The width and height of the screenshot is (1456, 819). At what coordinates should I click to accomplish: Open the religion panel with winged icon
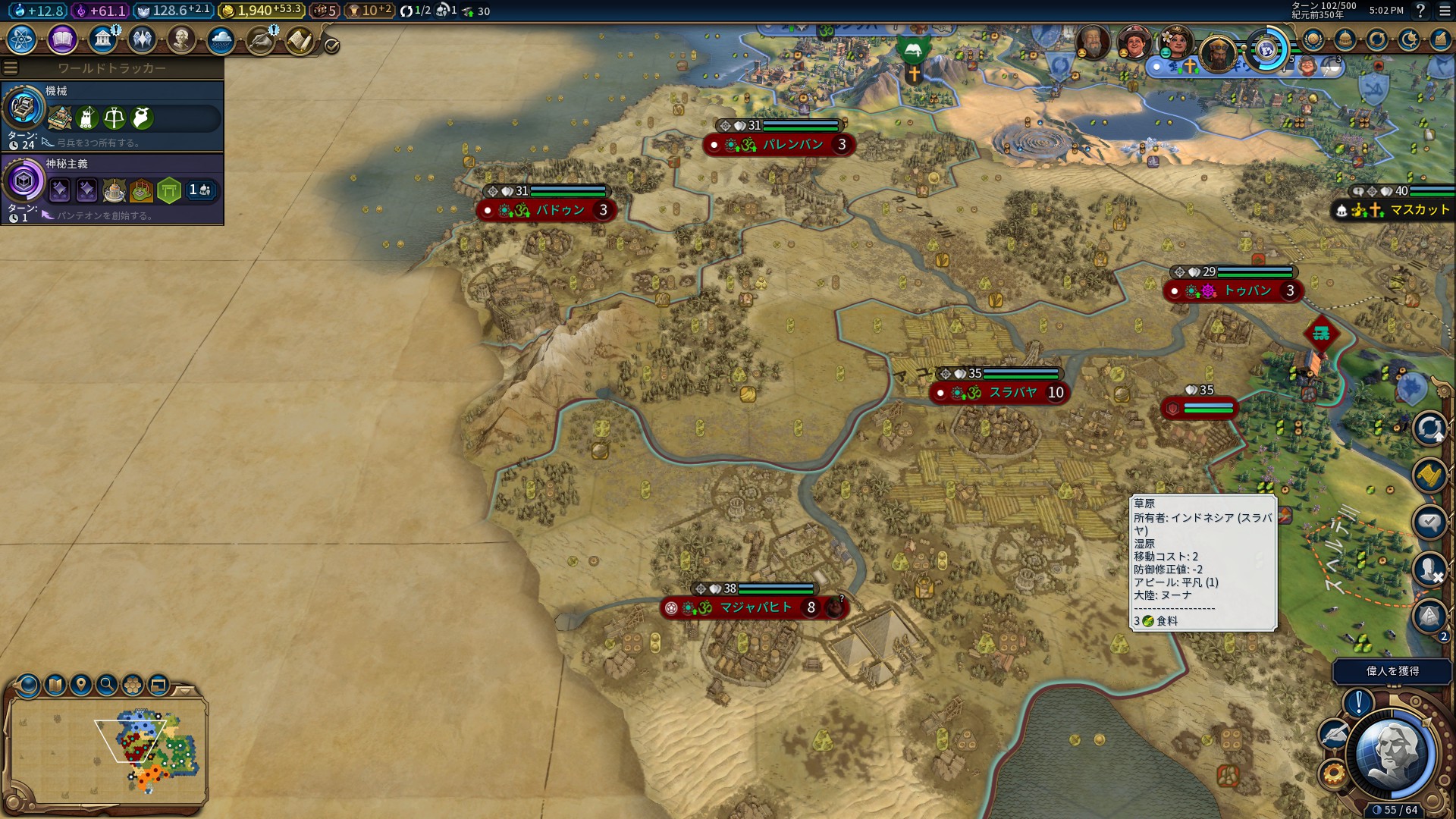coord(142,39)
